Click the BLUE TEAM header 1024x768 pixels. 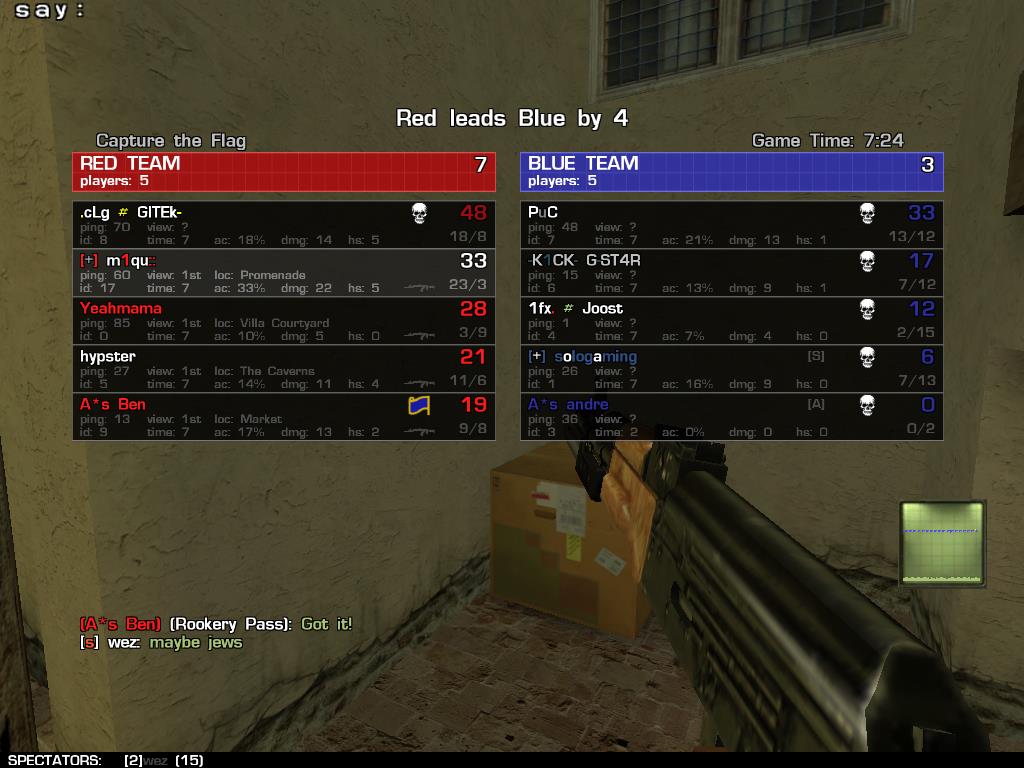point(731,171)
